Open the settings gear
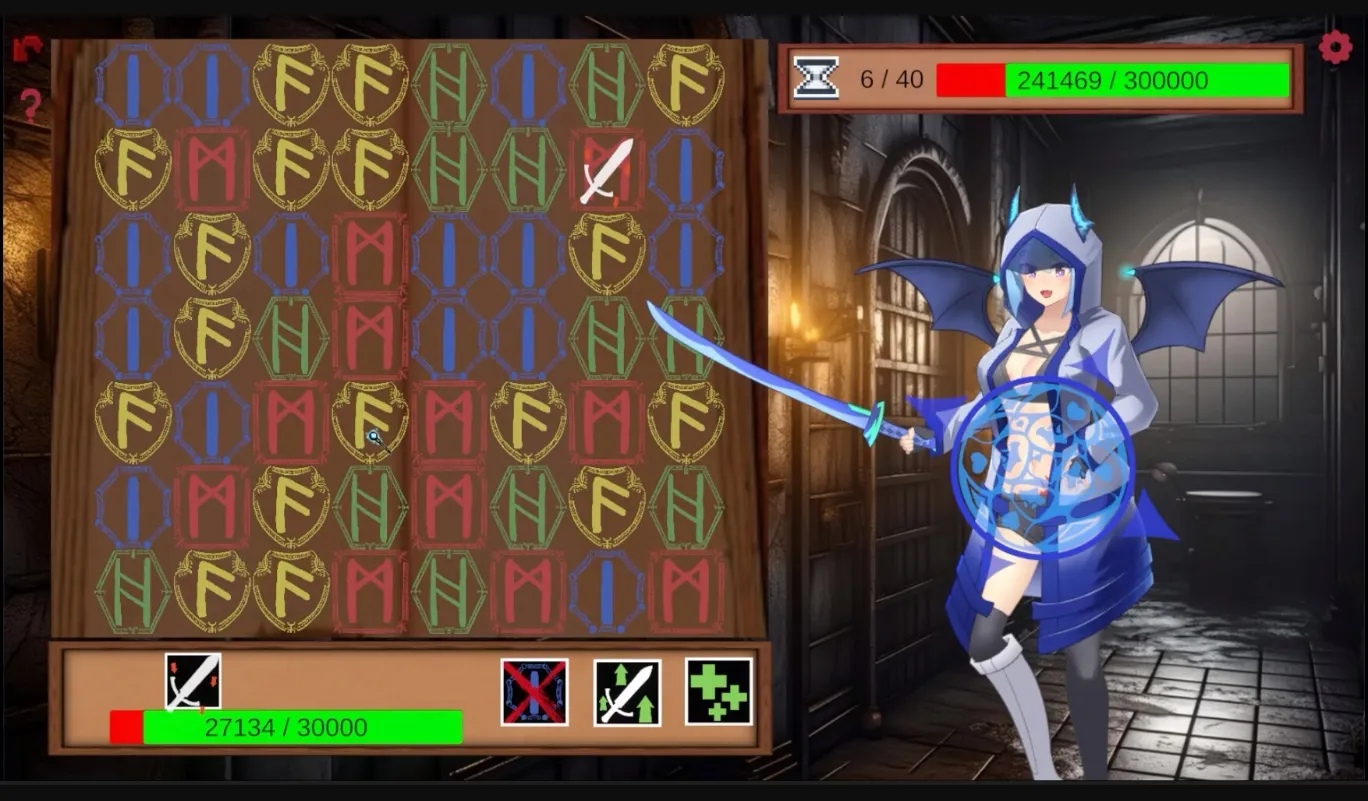Screen dimensions: 1368x801 [1336, 47]
